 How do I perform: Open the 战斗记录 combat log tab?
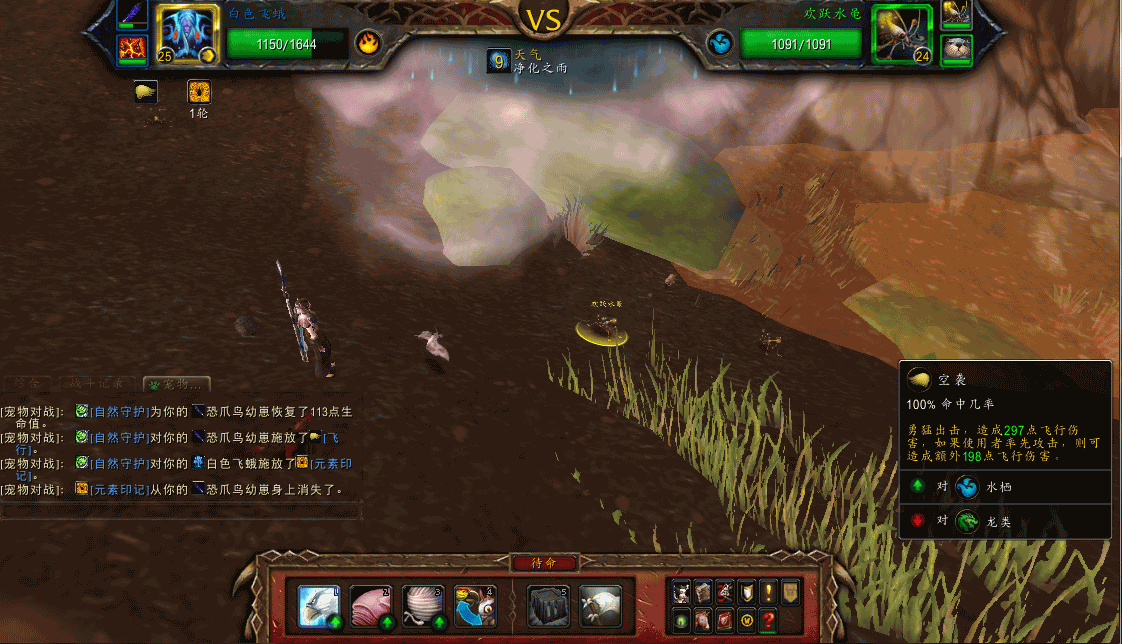pyautogui.click(x=97, y=384)
